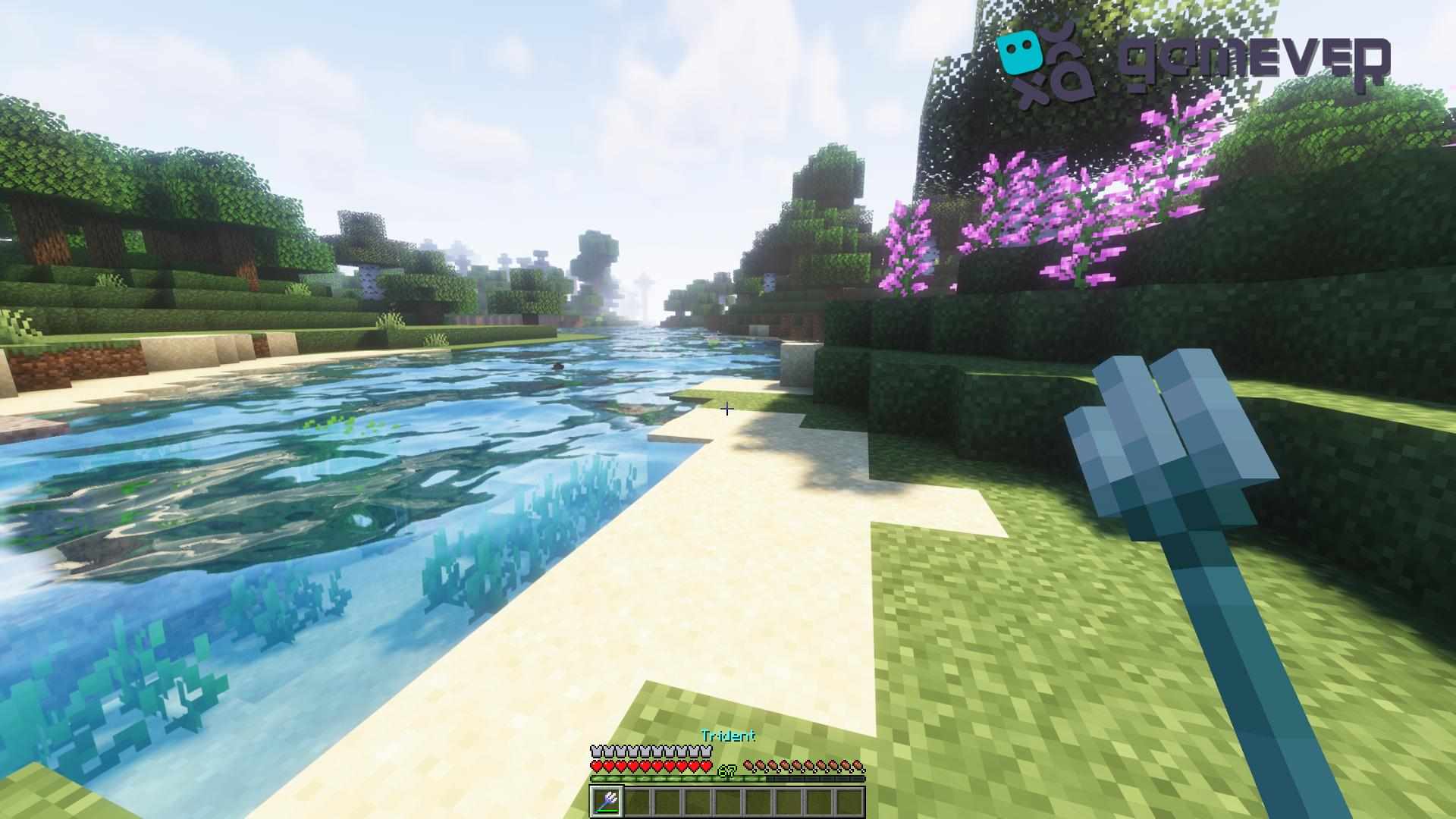Click the durability bar under the Trident
Screen dimensions: 1456x819
607,811
